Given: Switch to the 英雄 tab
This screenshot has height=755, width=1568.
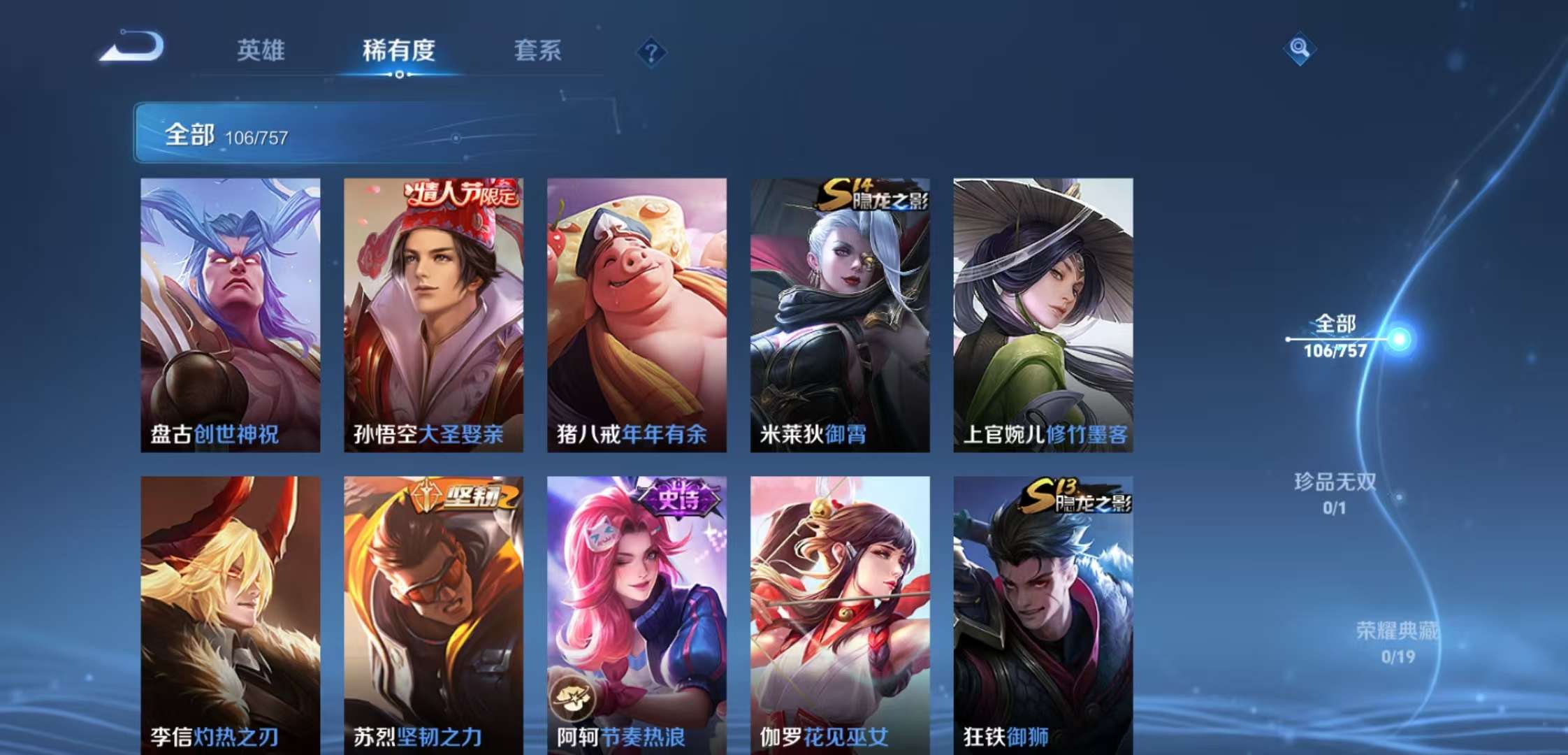Looking at the screenshot, I should point(261,50).
